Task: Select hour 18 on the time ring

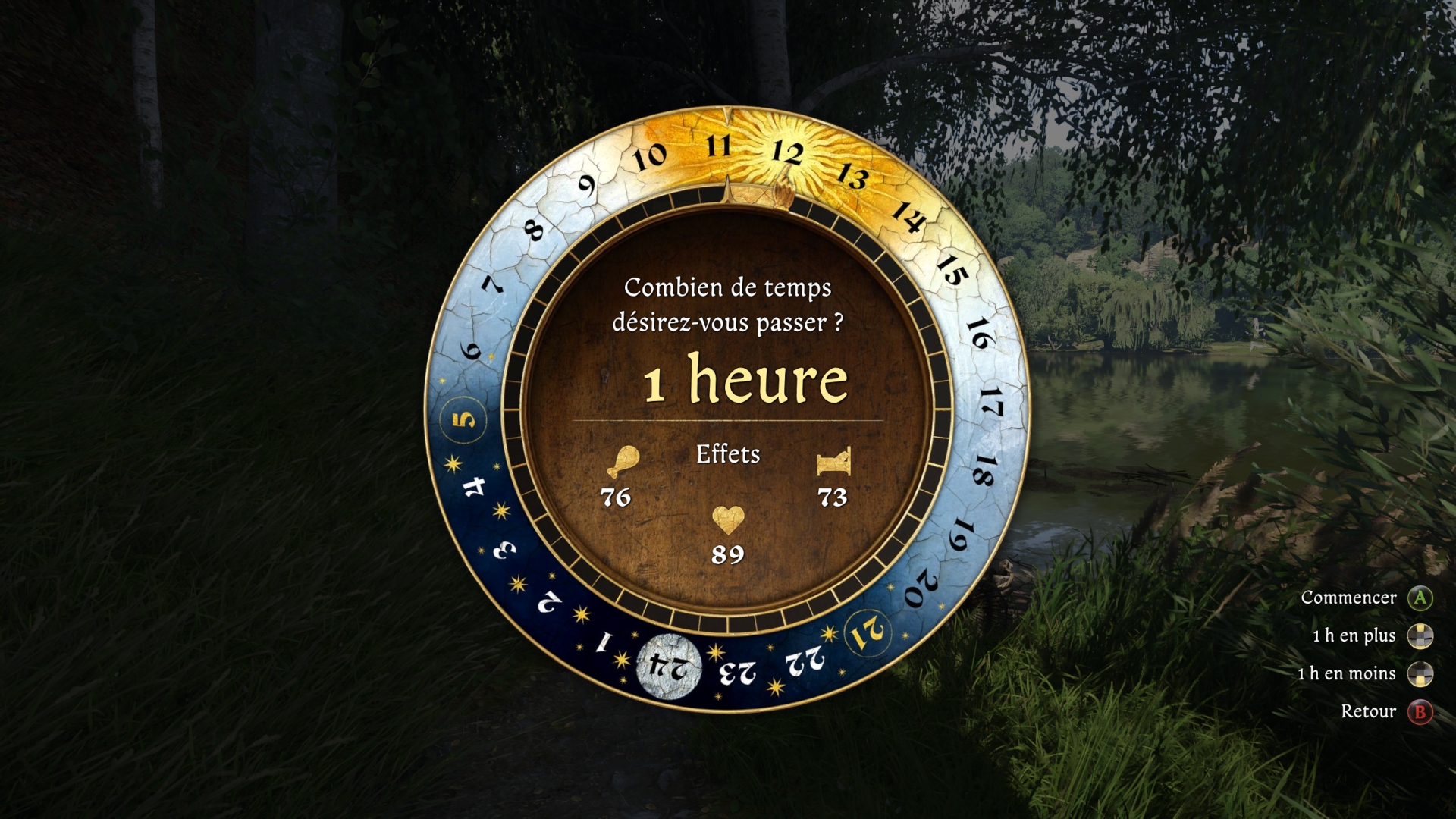Action: (x=983, y=470)
